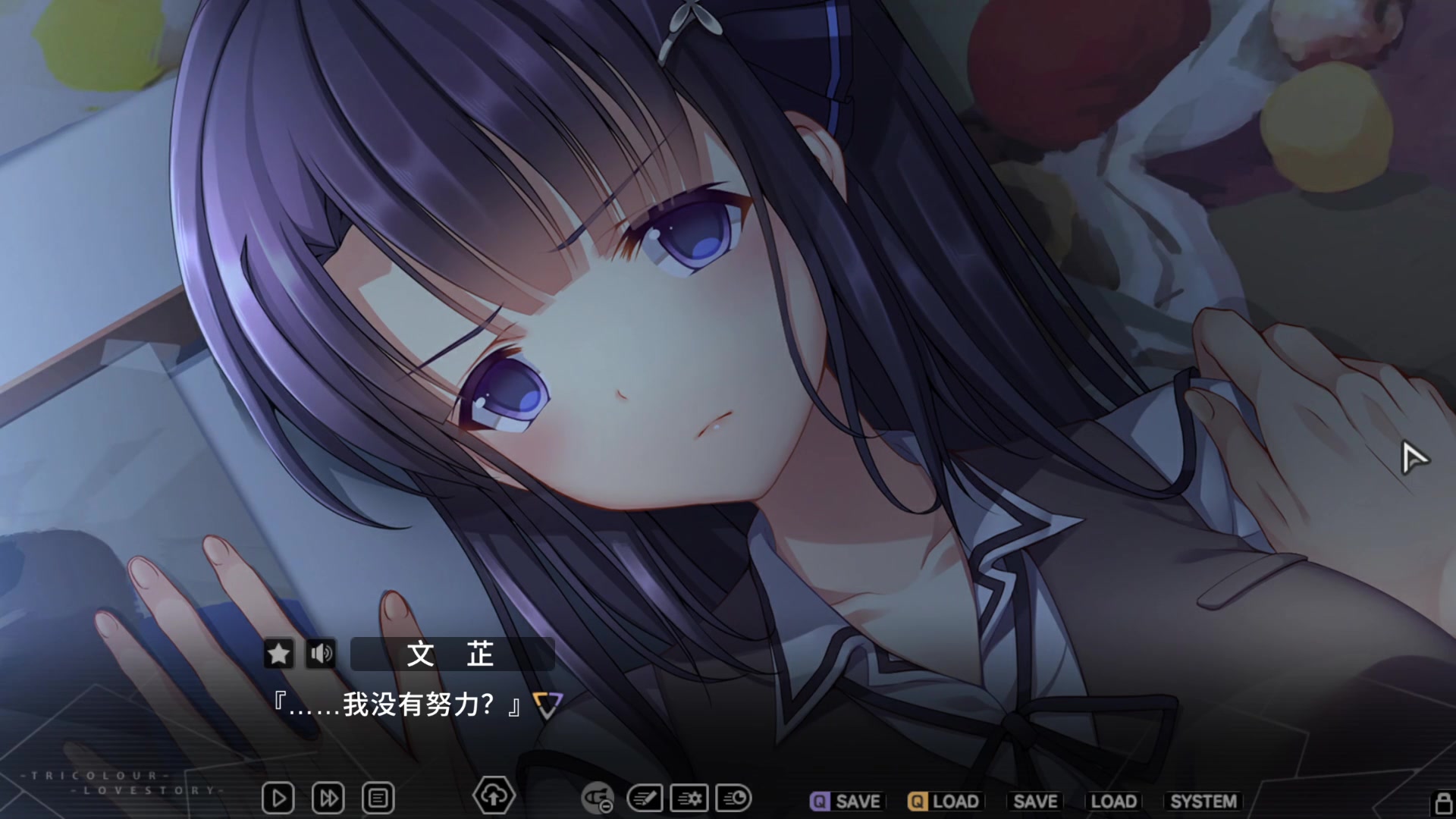Activate the skip fast-forward icon
1456x819 pixels.
(328, 798)
